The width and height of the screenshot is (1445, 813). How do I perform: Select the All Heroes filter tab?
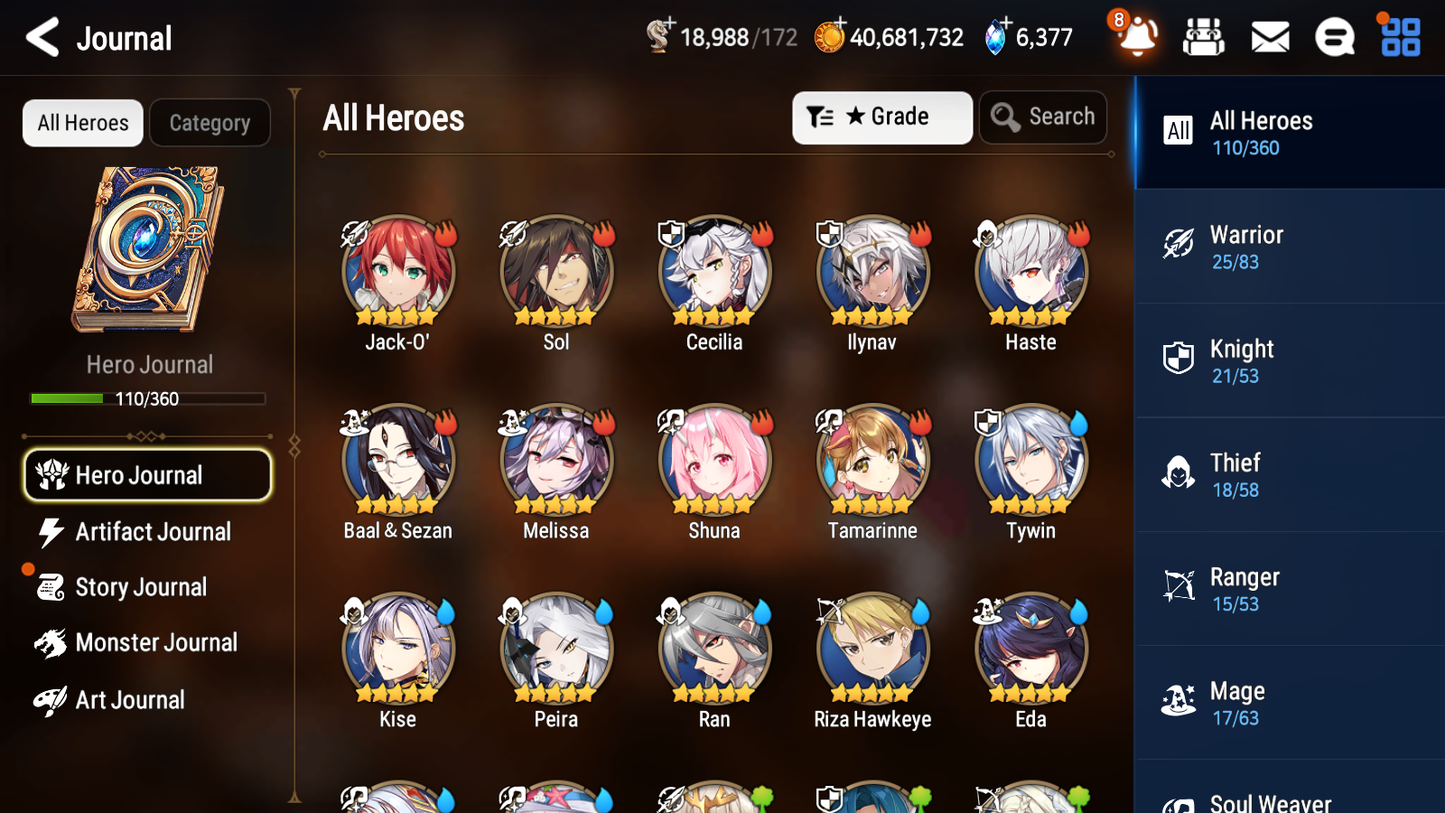pyautogui.click(x=82, y=122)
